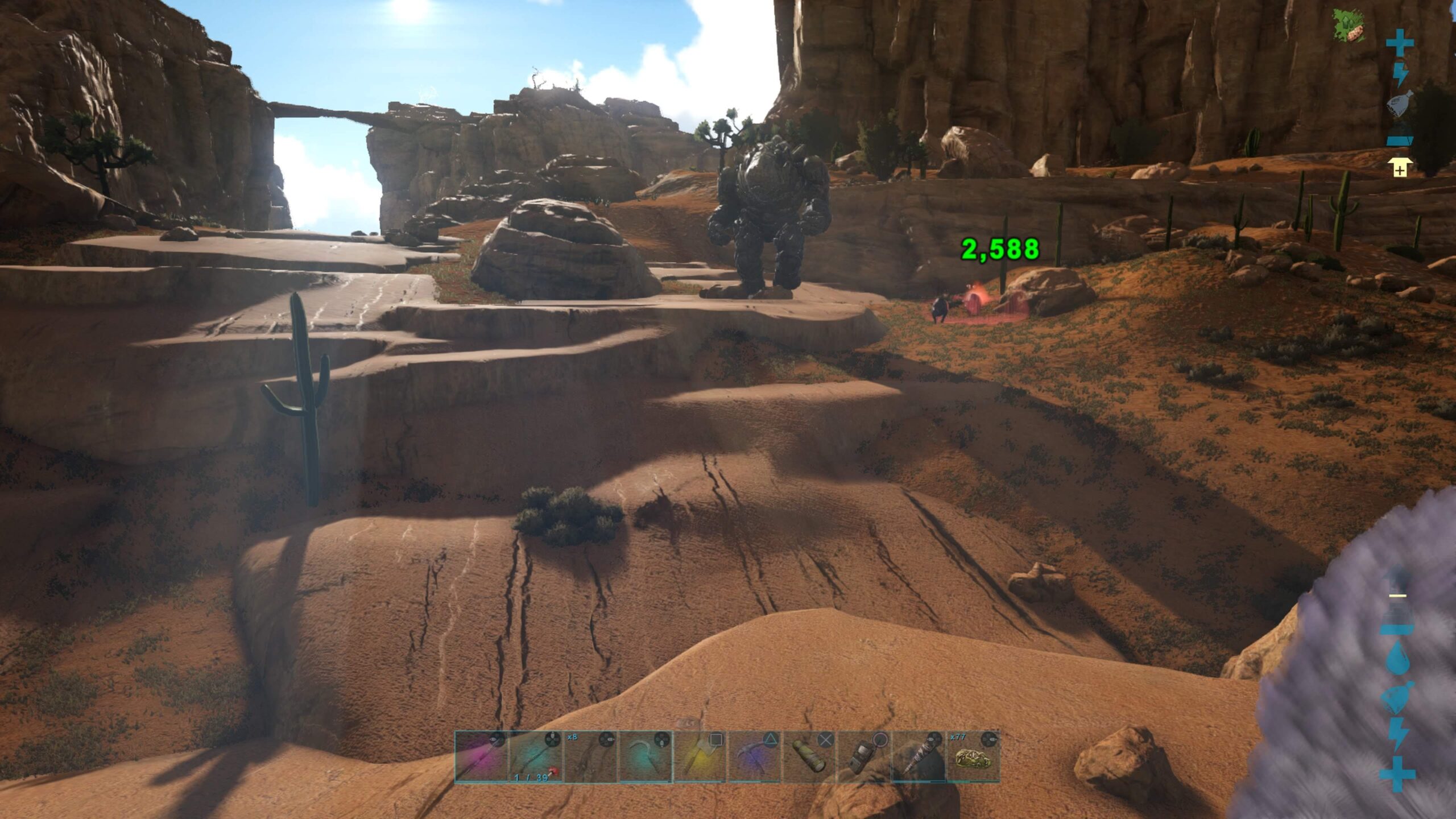
Task: Select the x8 stack hotbar slot
Action: click(590, 757)
